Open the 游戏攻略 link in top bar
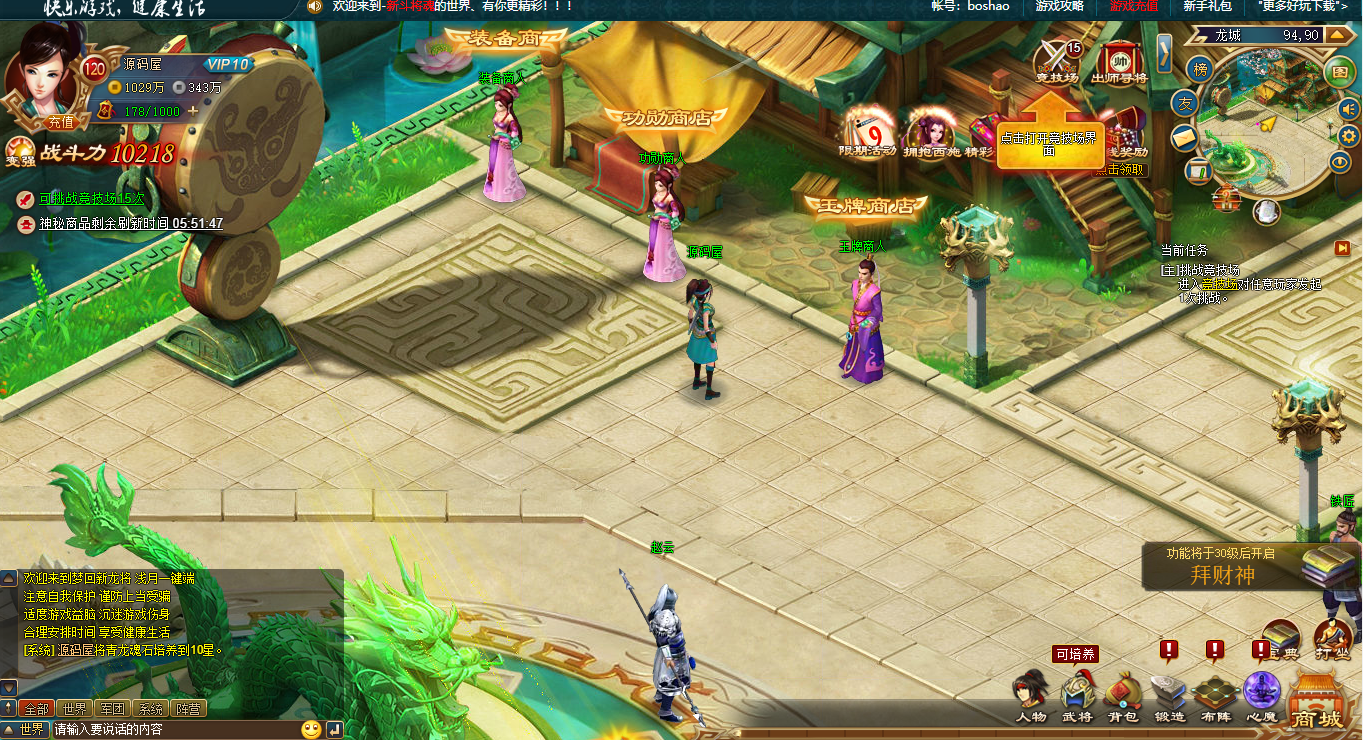The image size is (1363, 740). (x=1059, y=6)
